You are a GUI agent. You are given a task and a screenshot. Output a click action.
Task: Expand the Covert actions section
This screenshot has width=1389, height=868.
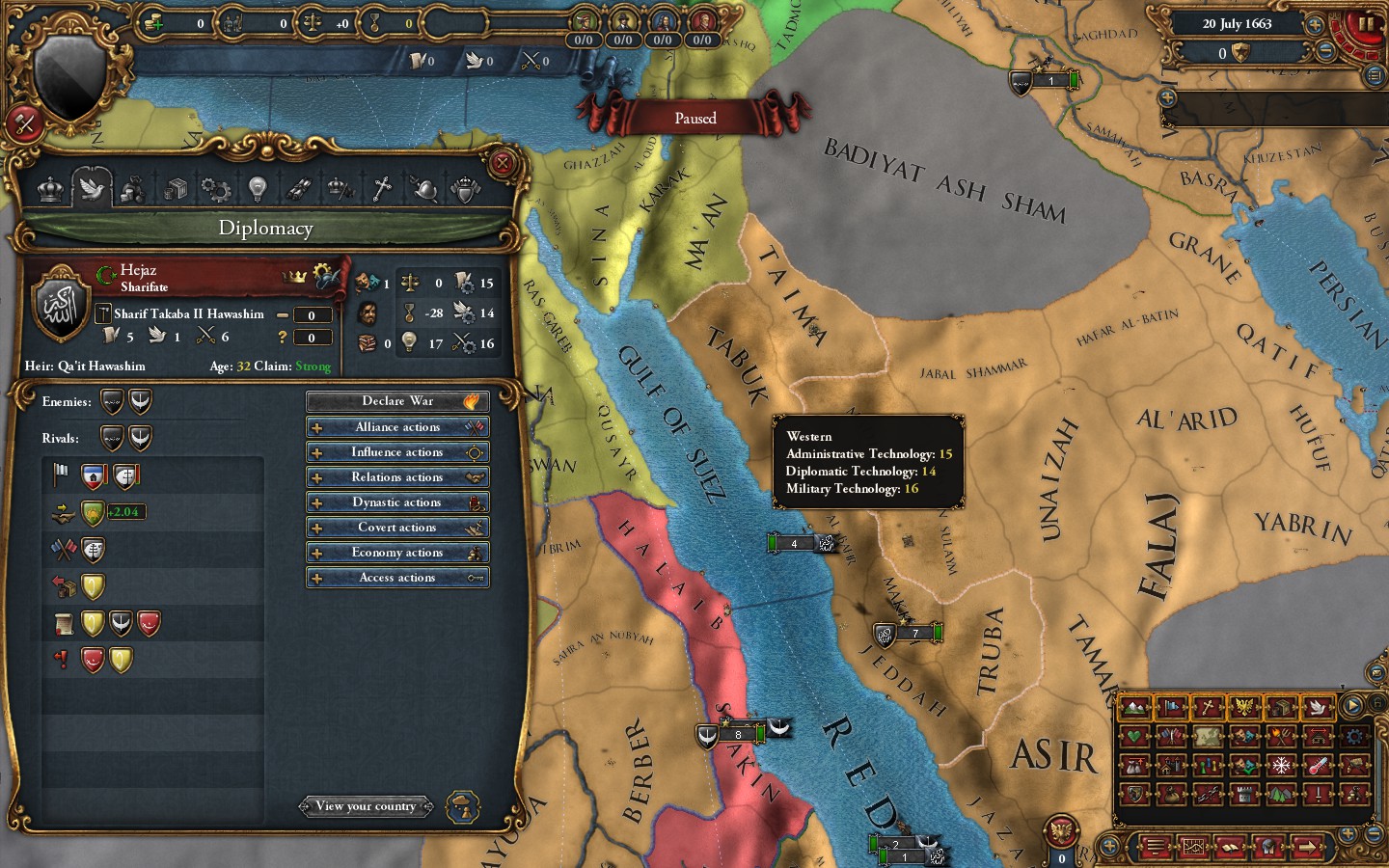point(397,528)
